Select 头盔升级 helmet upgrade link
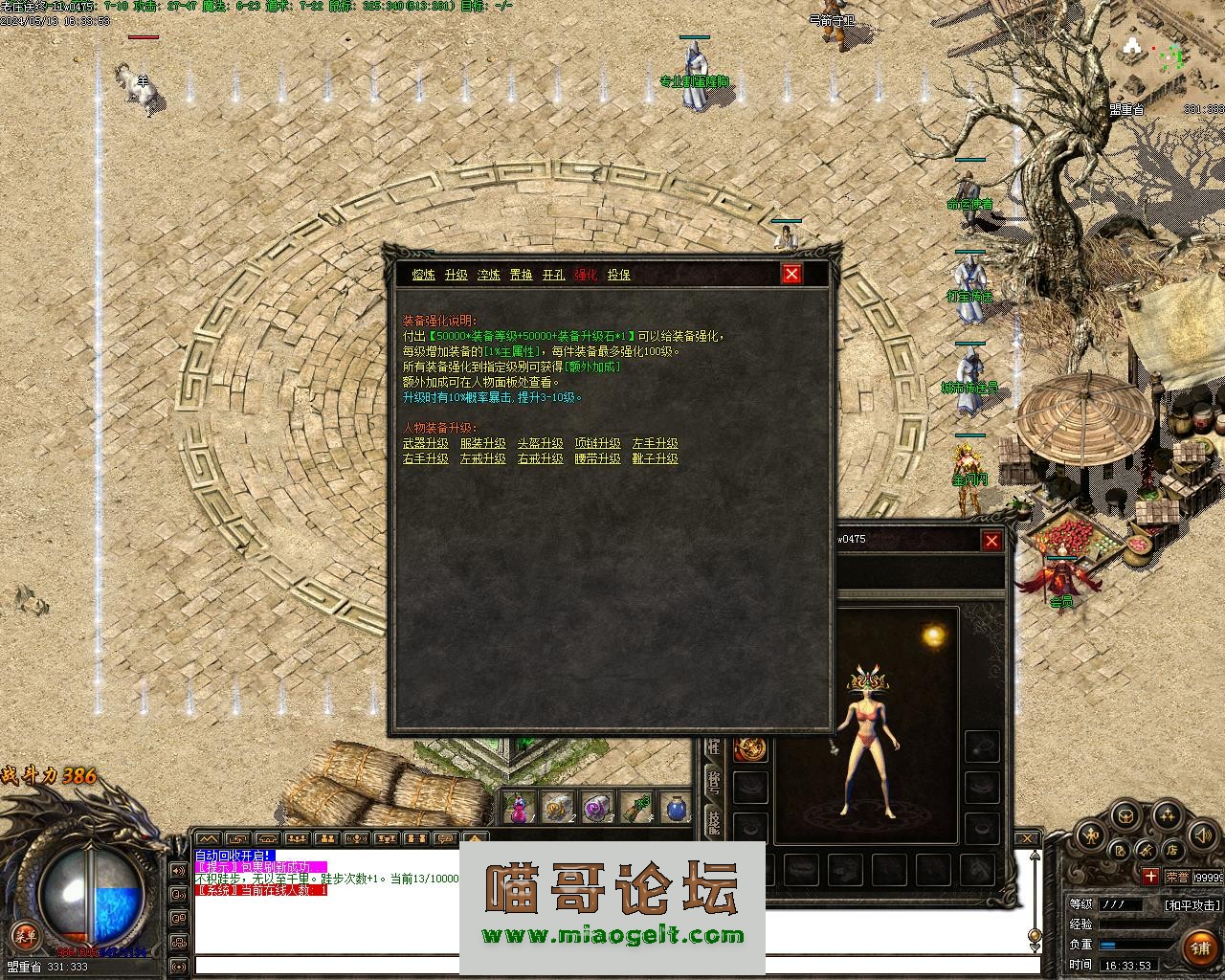Viewport: 1225px width, 980px height. (x=541, y=443)
